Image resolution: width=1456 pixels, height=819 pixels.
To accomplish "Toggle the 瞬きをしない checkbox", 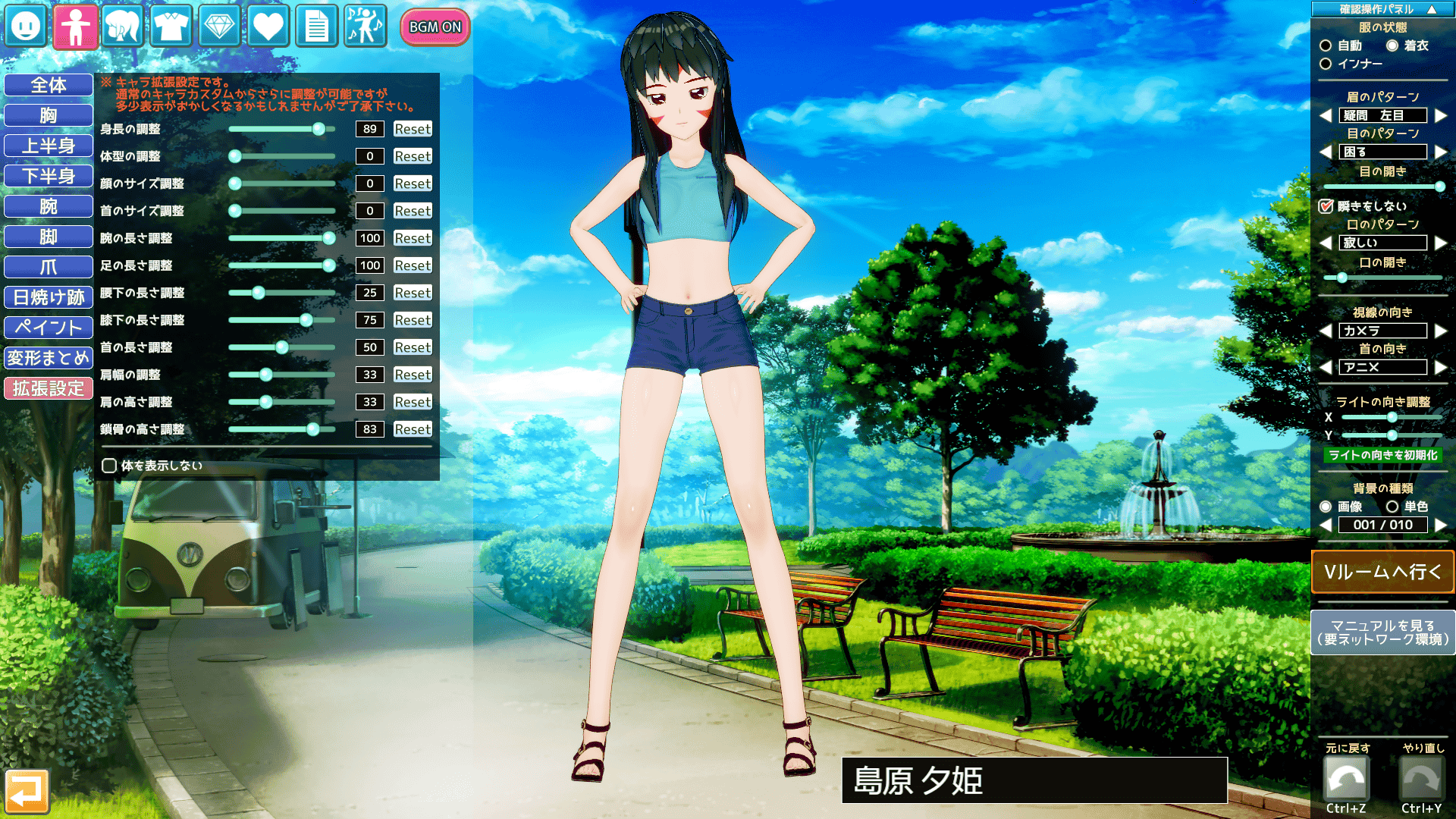I will click(x=1326, y=206).
